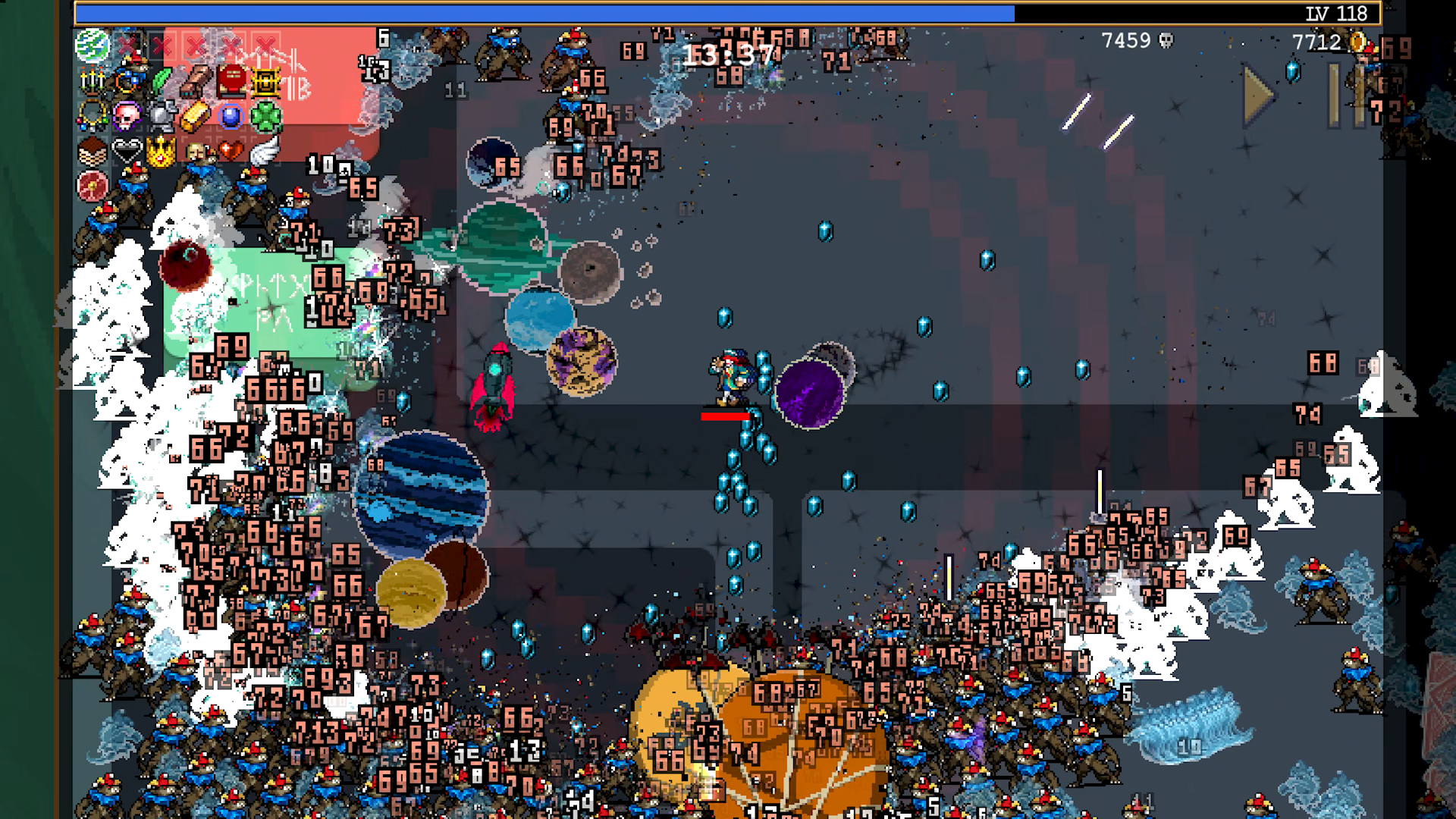The width and height of the screenshot is (1456, 819).
Task: Select the purple Skull O'Maniac icon
Action: tap(126, 116)
